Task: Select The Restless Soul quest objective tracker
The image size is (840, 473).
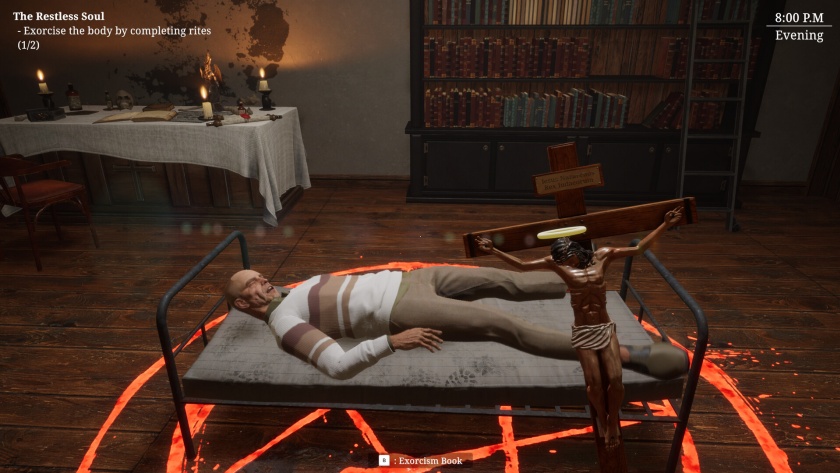Action: point(111,30)
